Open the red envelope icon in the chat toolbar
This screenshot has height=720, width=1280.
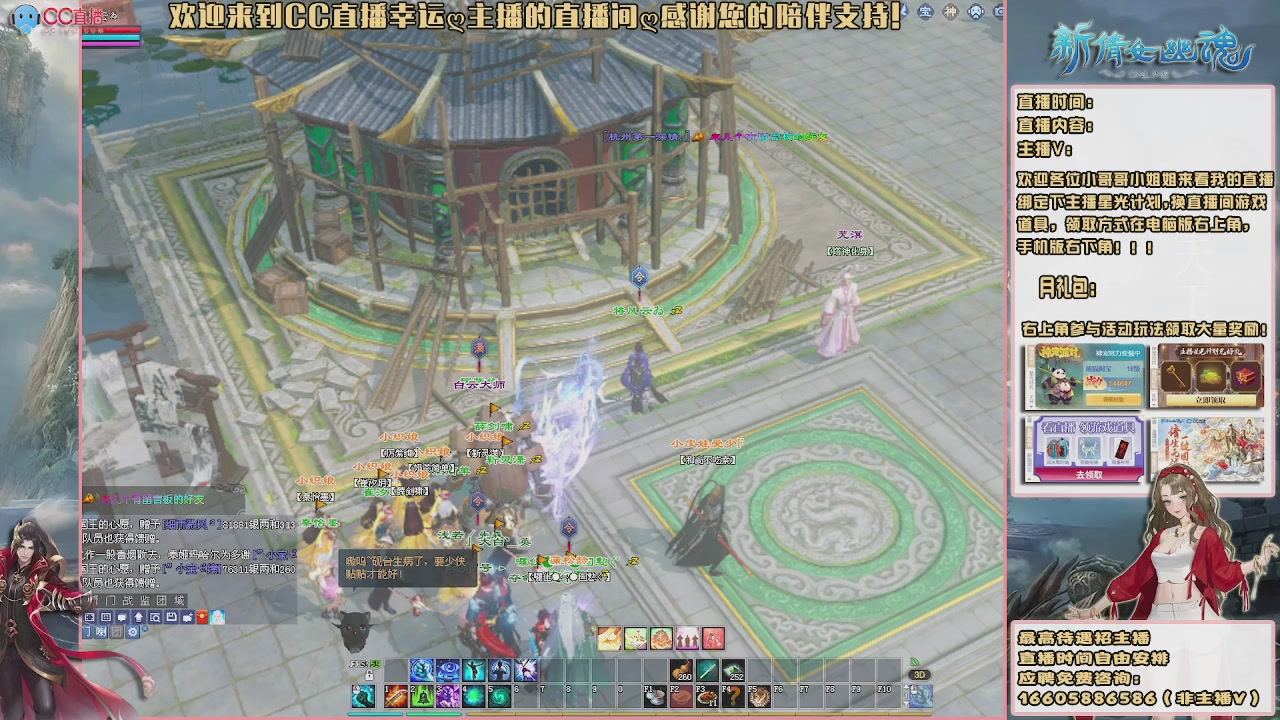pyautogui.click(x=201, y=617)
